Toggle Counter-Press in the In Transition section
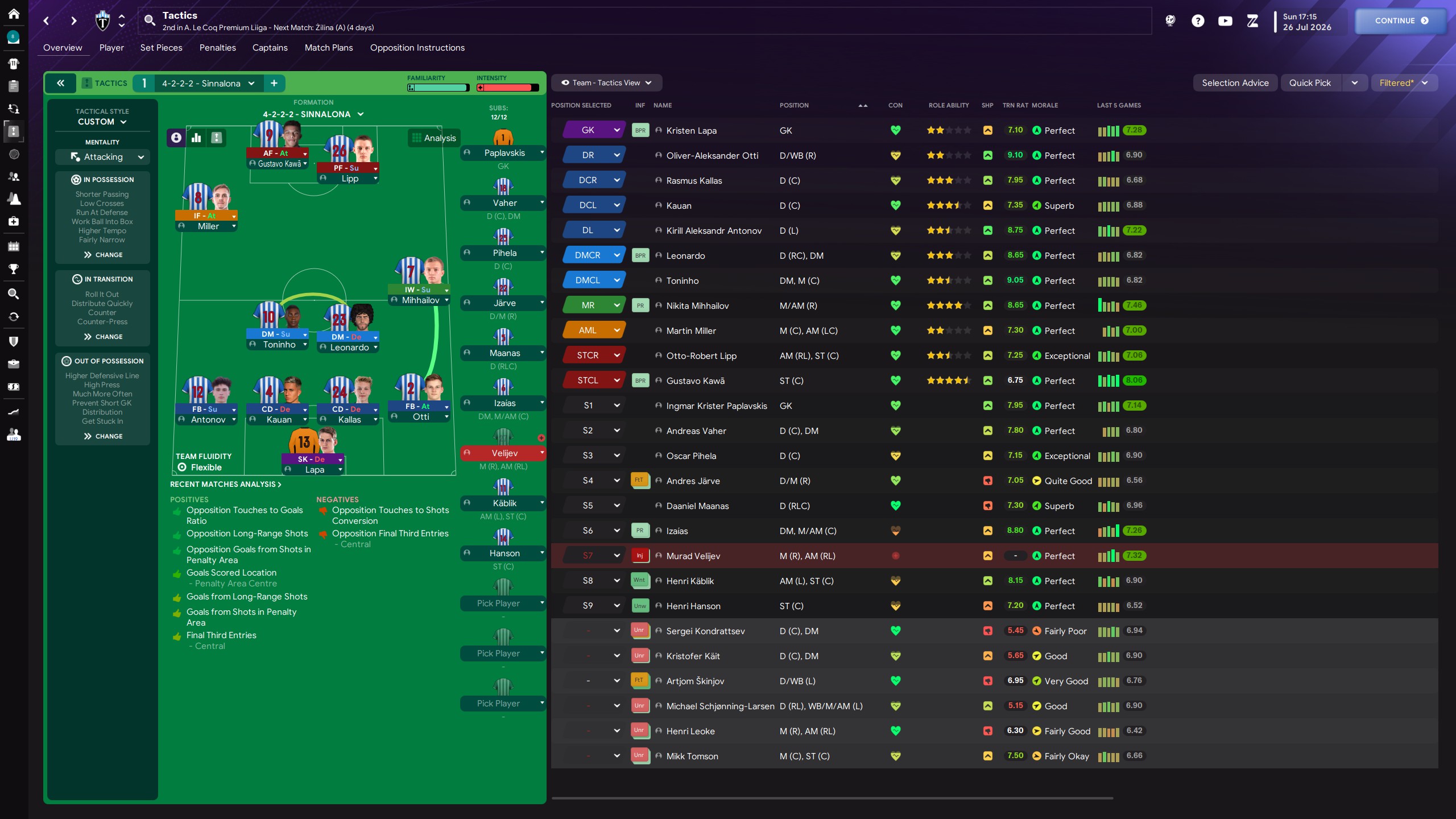The image size is (1456, 819). coord(102,321)
